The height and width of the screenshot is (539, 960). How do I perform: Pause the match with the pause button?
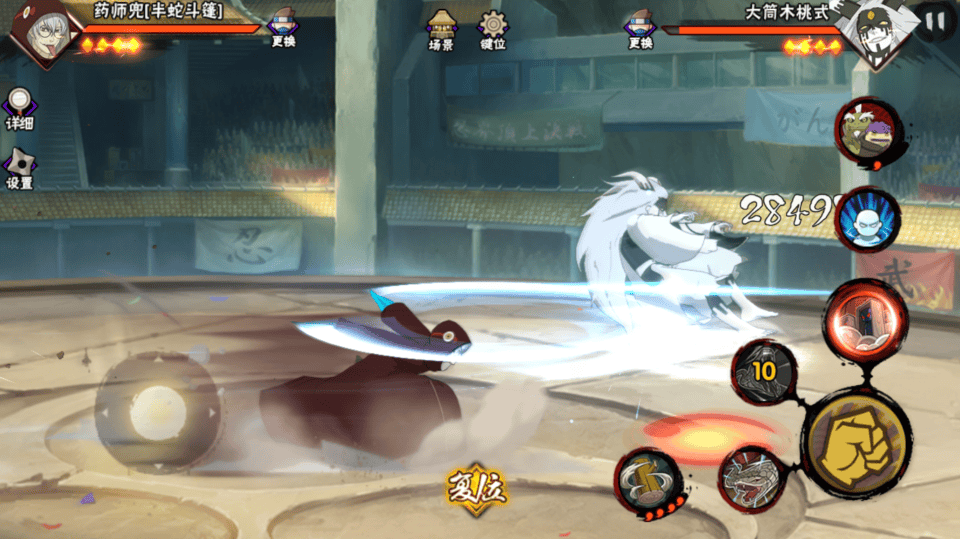[x=935, y=21]
